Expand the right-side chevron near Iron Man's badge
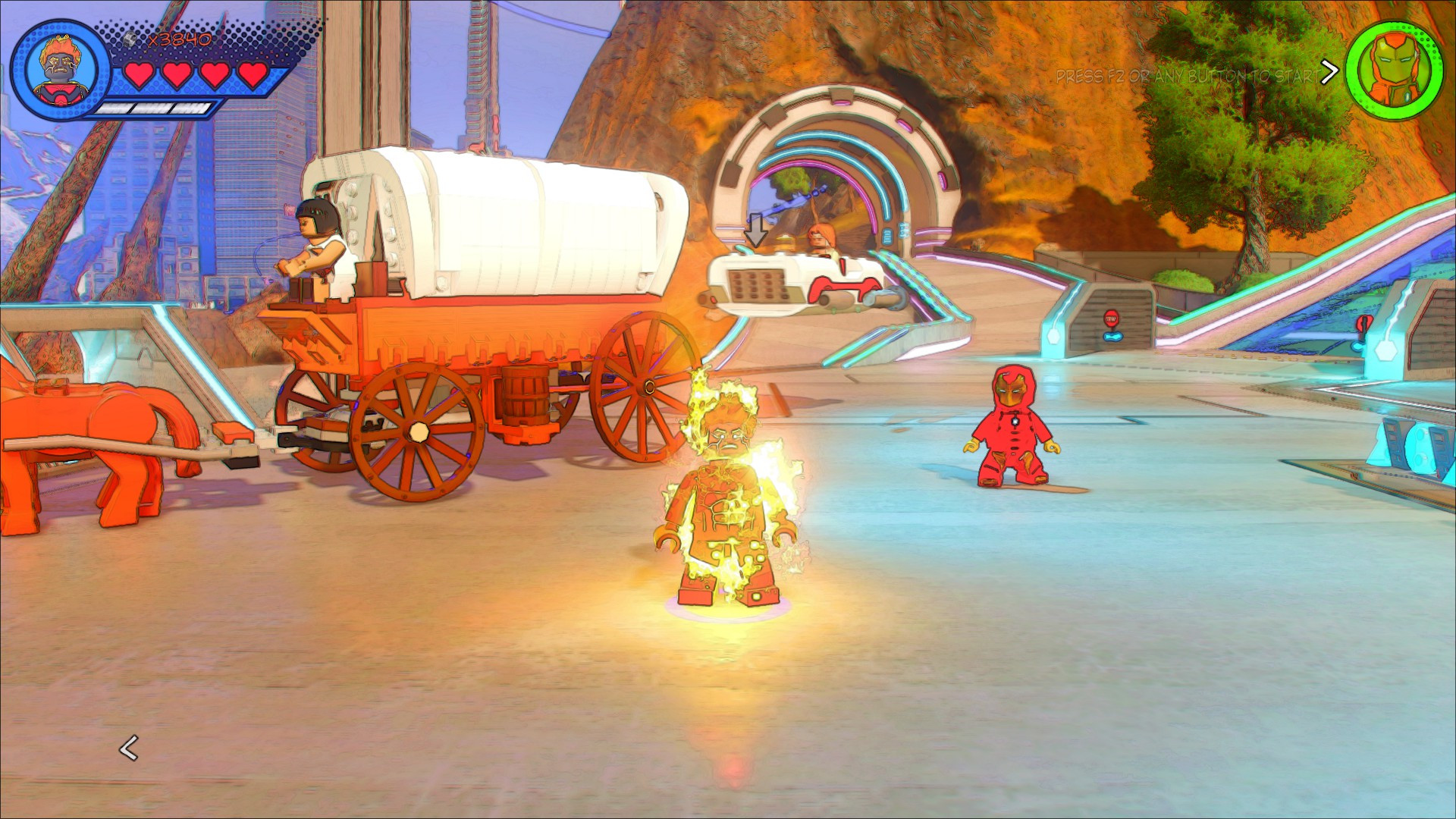 (1332, 71)
